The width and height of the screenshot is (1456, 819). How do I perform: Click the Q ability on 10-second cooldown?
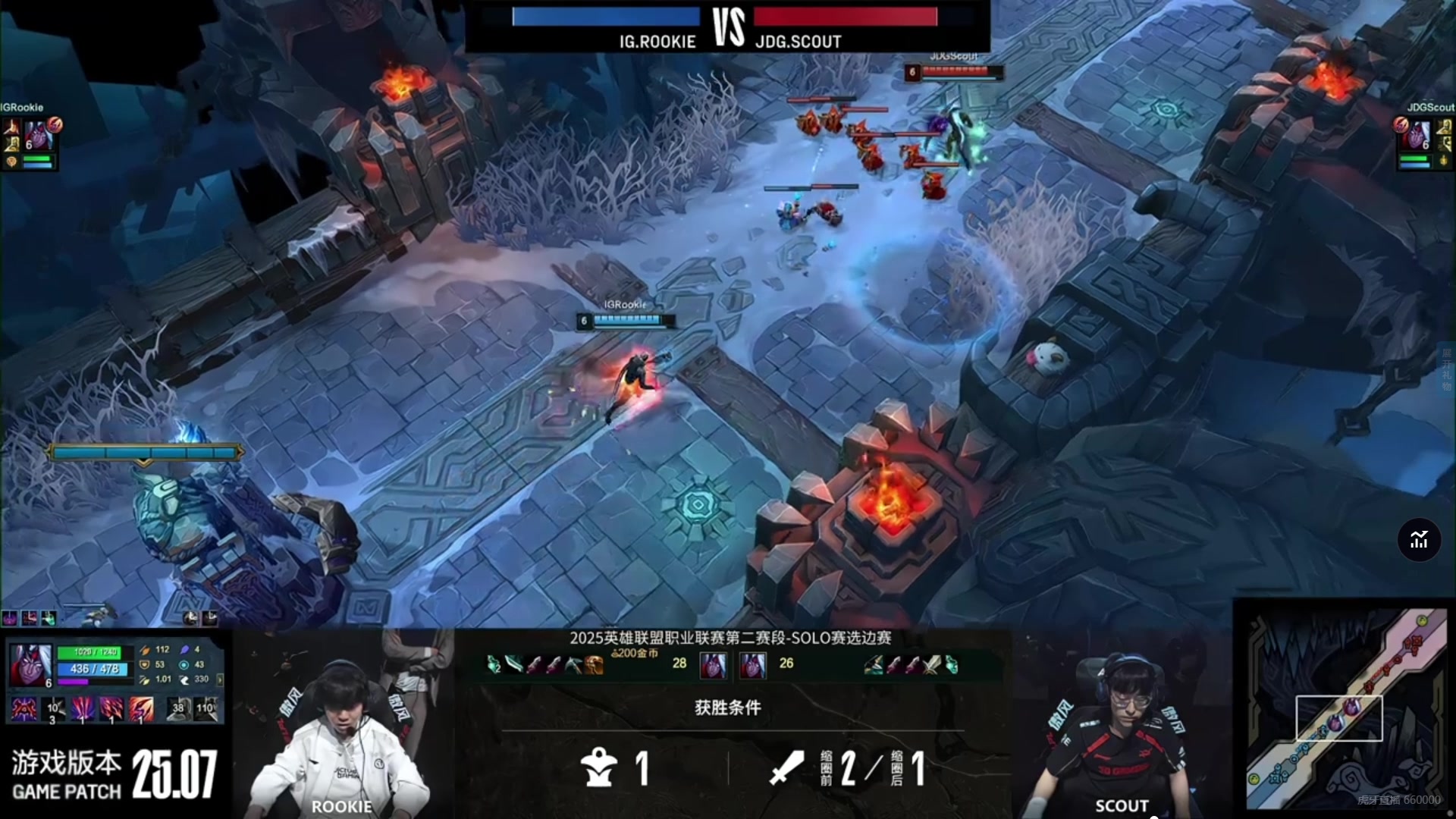click(x=52, y=710)
